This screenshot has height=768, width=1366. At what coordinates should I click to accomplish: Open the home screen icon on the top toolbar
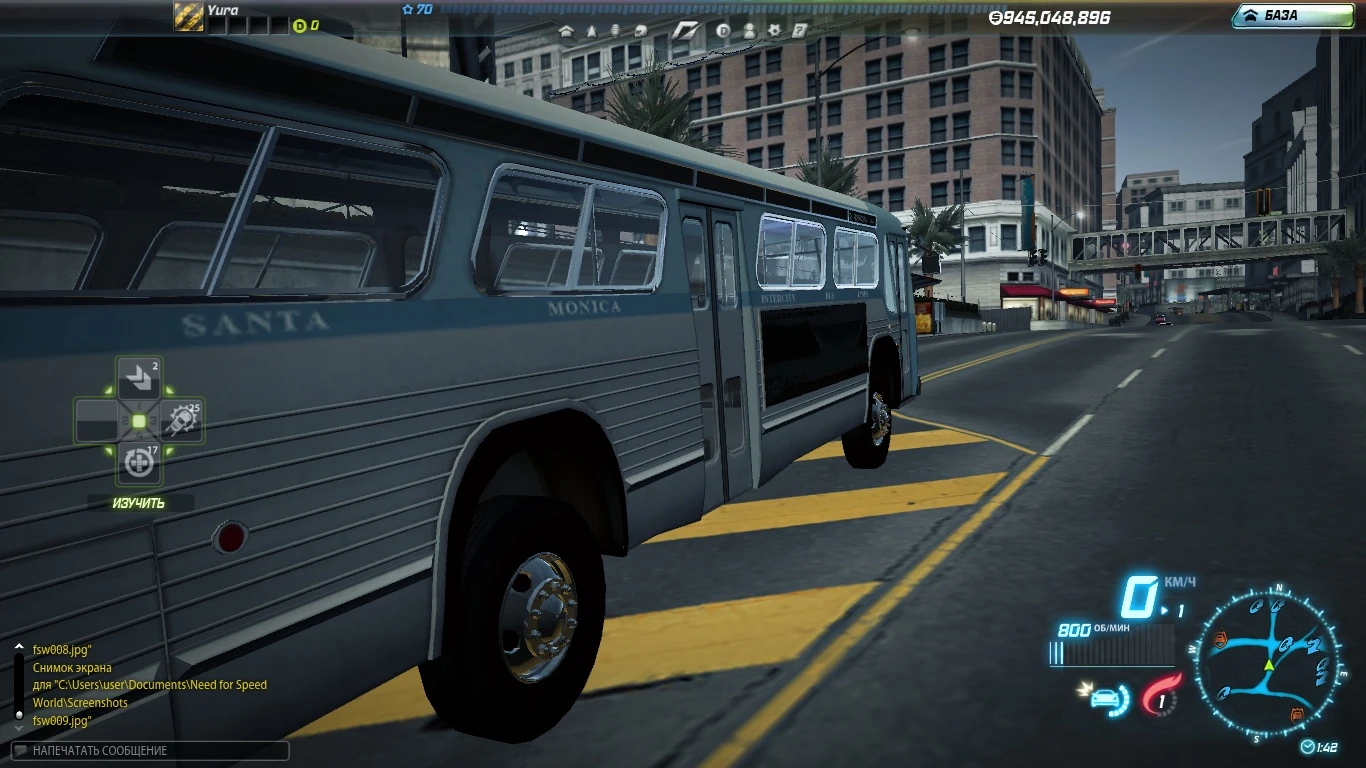(568, 31)
